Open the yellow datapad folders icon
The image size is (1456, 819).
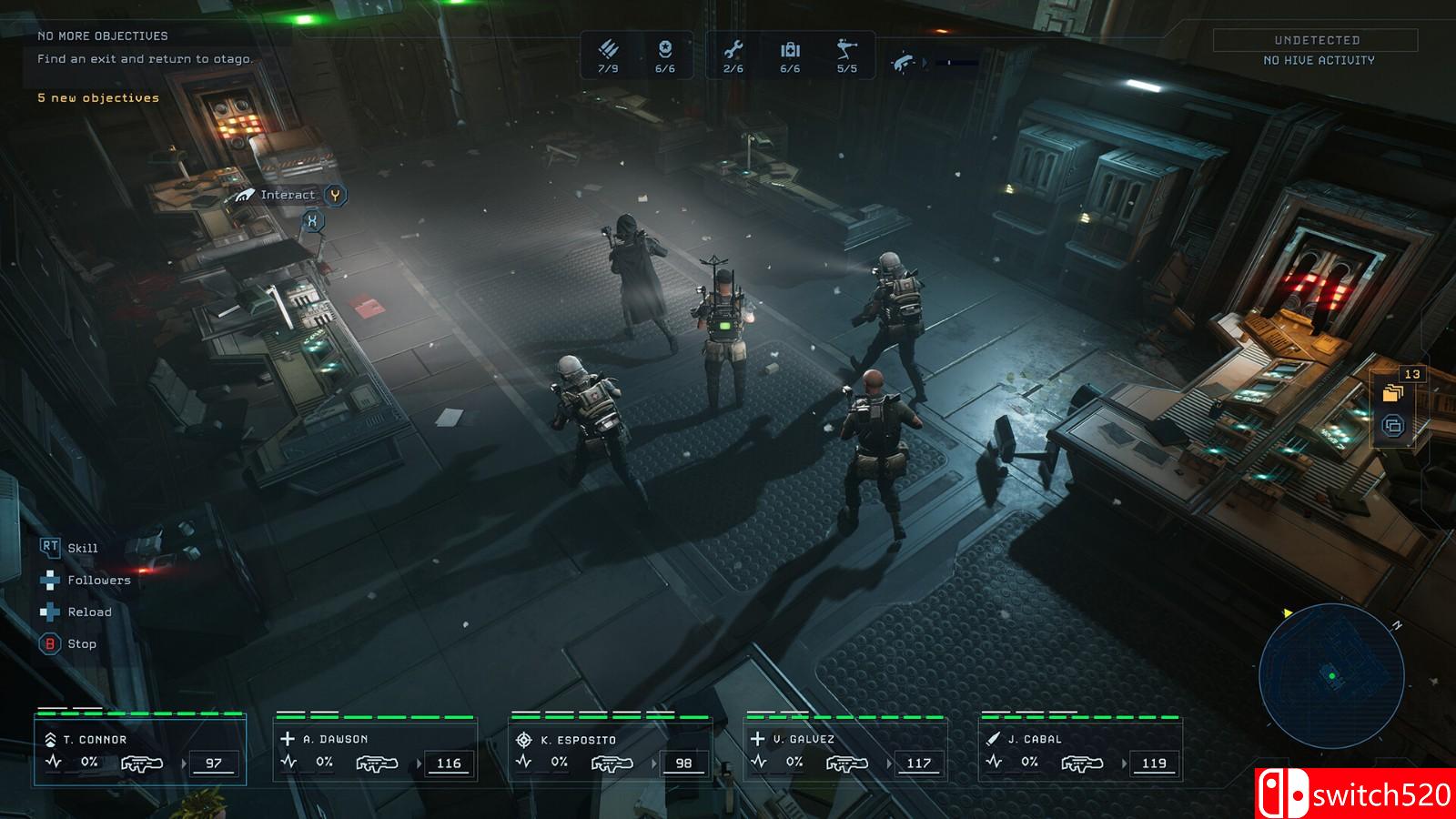tap(1392, 393)
